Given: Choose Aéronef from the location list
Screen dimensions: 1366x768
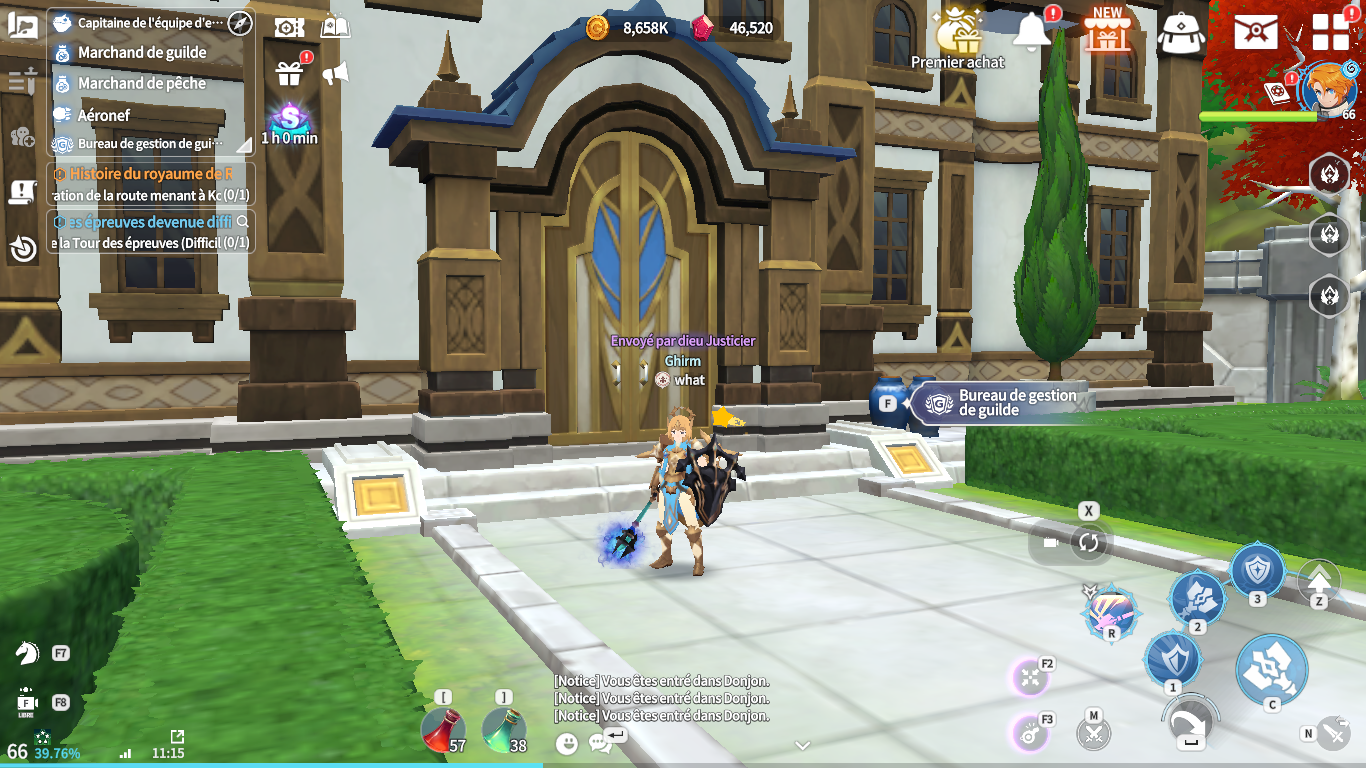Looking at the screenshot, I should [104, 115].
